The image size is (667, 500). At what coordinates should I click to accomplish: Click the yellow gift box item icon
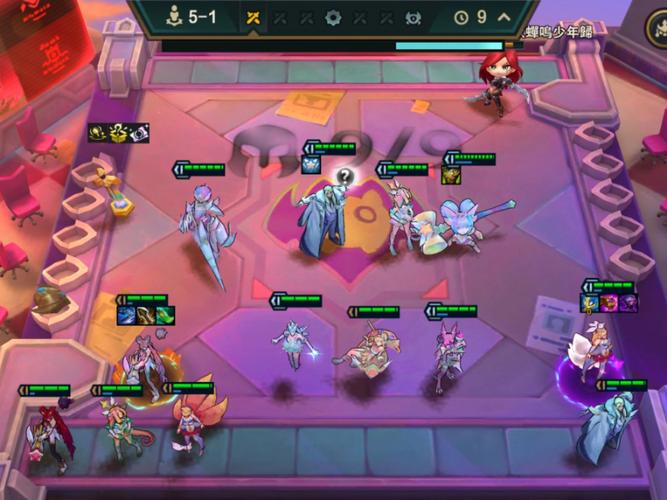[118, 132]
